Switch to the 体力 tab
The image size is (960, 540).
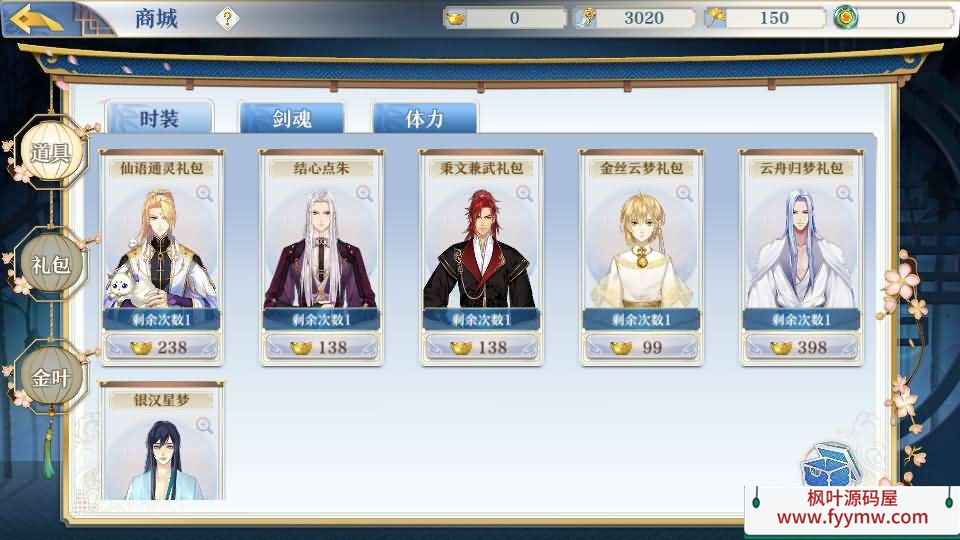[x=424, y=119]
